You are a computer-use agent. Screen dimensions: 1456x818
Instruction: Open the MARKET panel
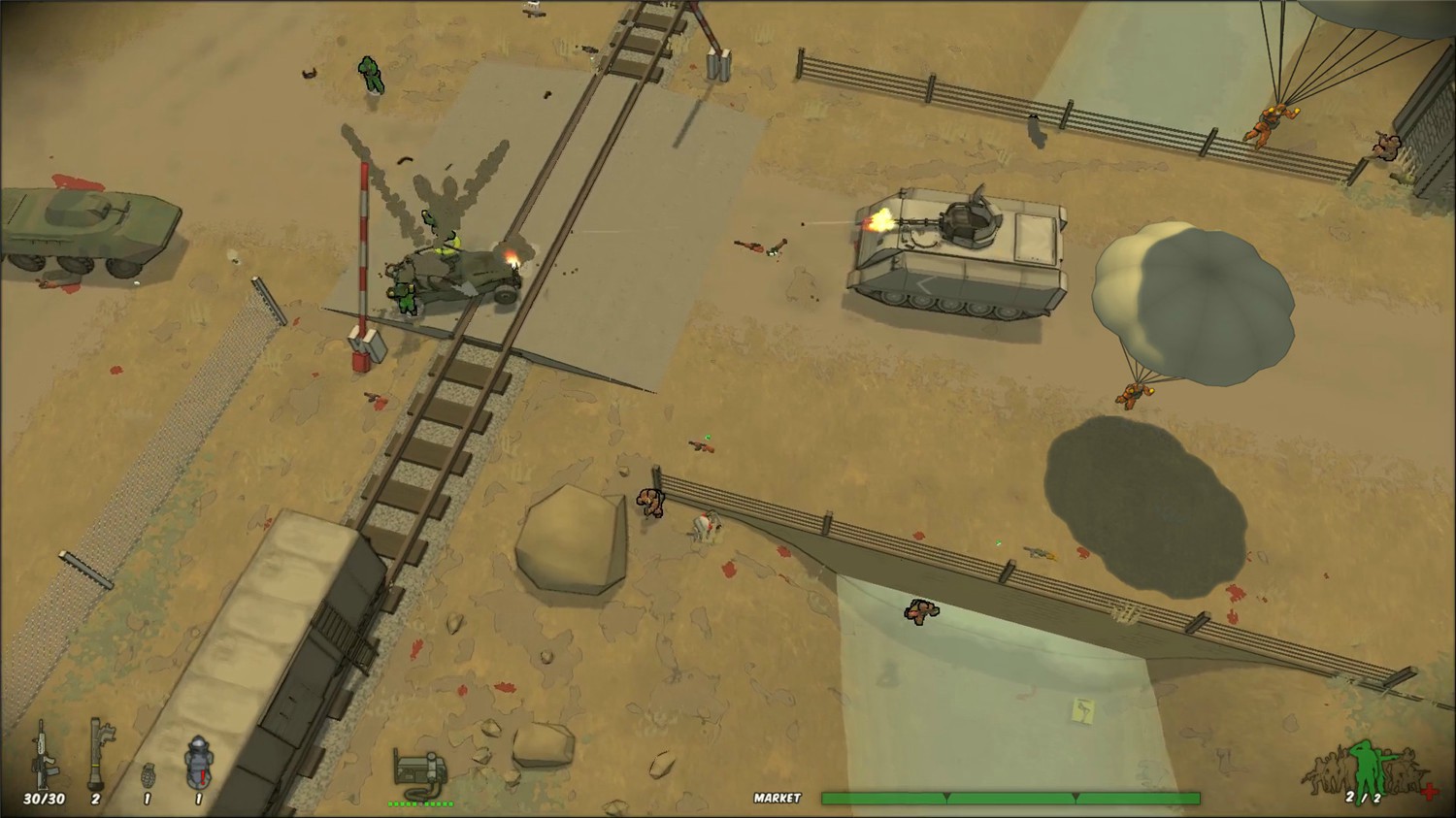(776, 798)
